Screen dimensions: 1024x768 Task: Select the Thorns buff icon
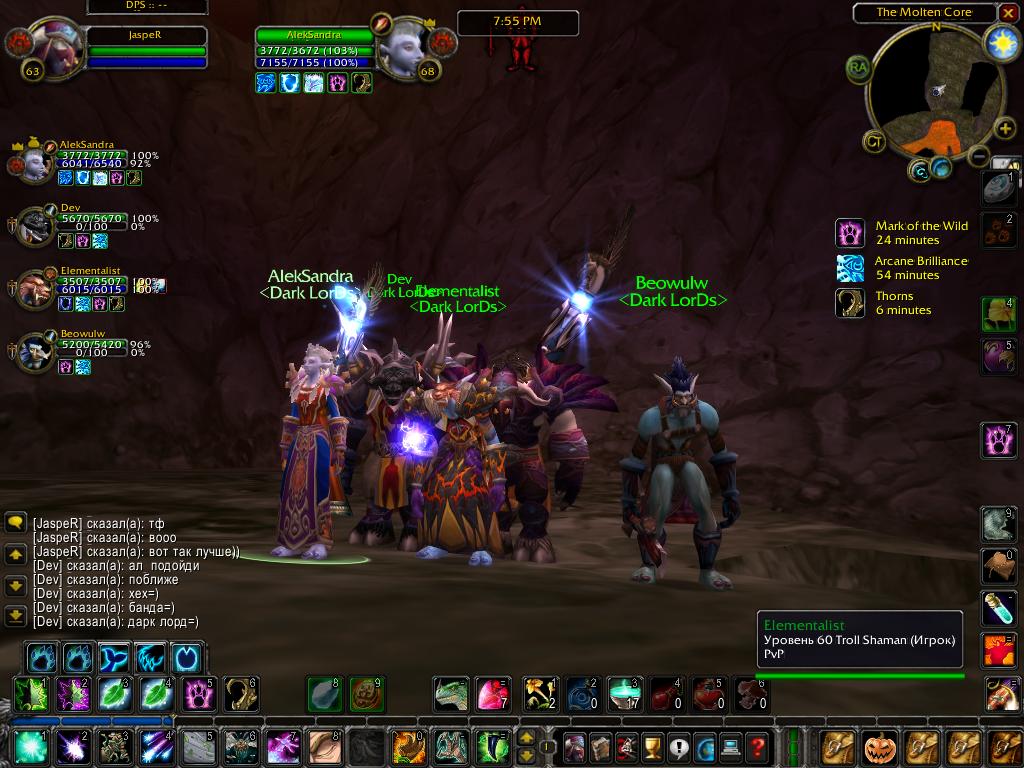point(850,303)
